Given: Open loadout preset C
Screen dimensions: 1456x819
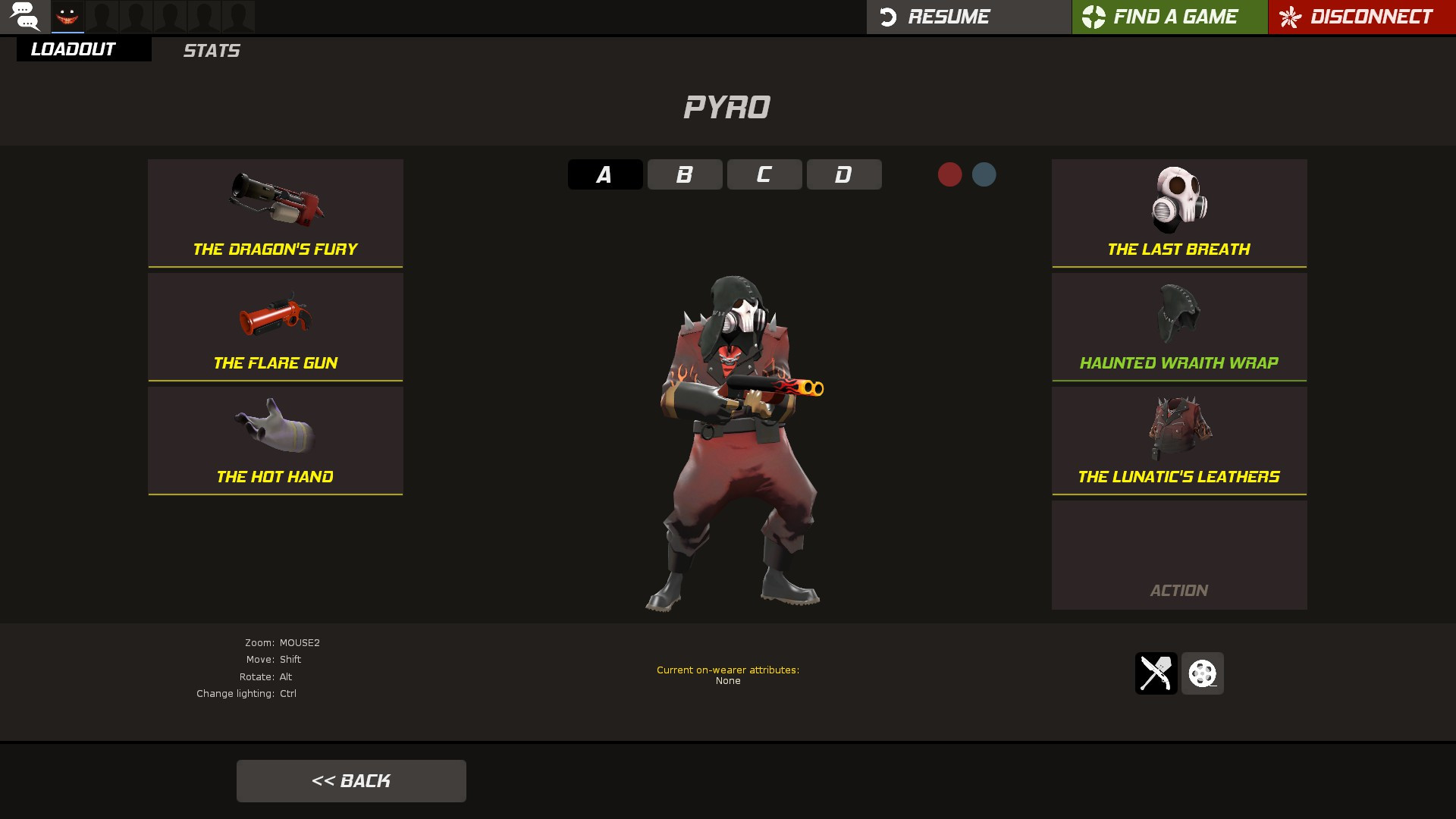Looking at the screenshot, I should click(764, 174).
